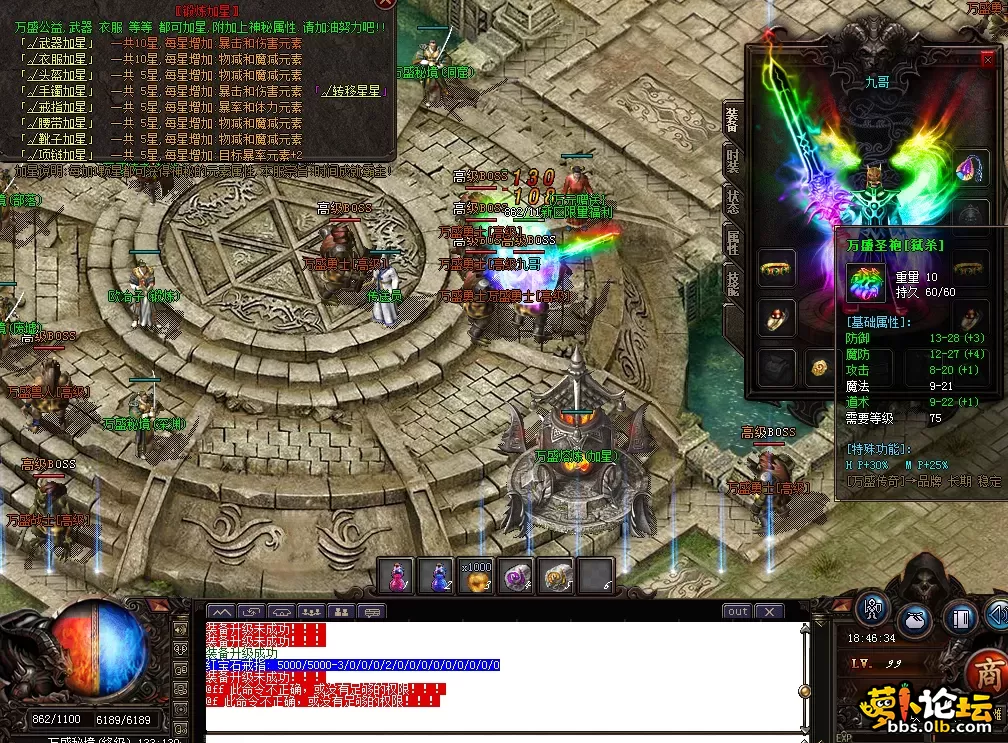Select the rainbow necklace equipment slot
This screenshot has width=1008, height=743.
click(x=970, y=168)
